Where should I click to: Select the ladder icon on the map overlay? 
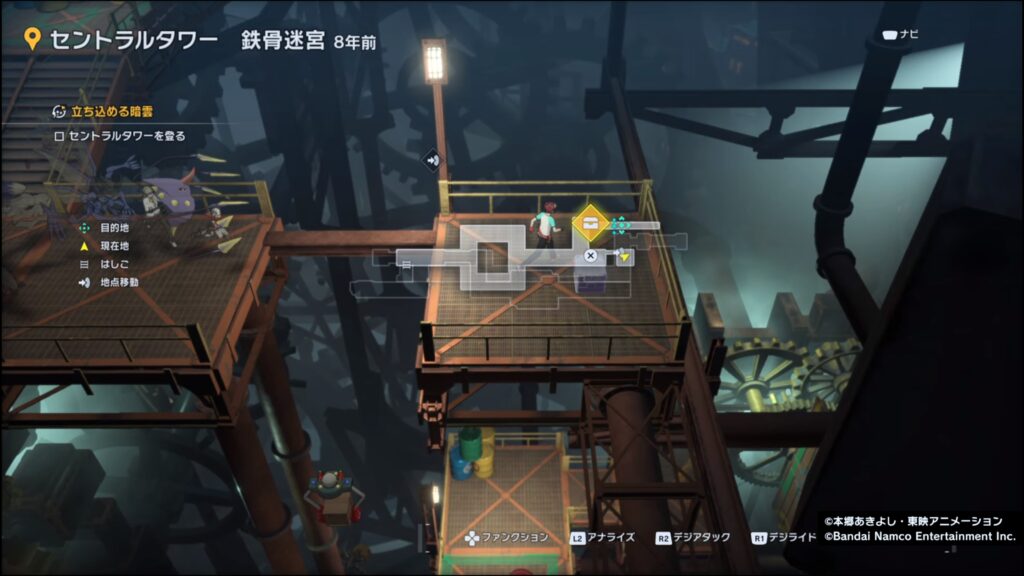coord(407,263)
